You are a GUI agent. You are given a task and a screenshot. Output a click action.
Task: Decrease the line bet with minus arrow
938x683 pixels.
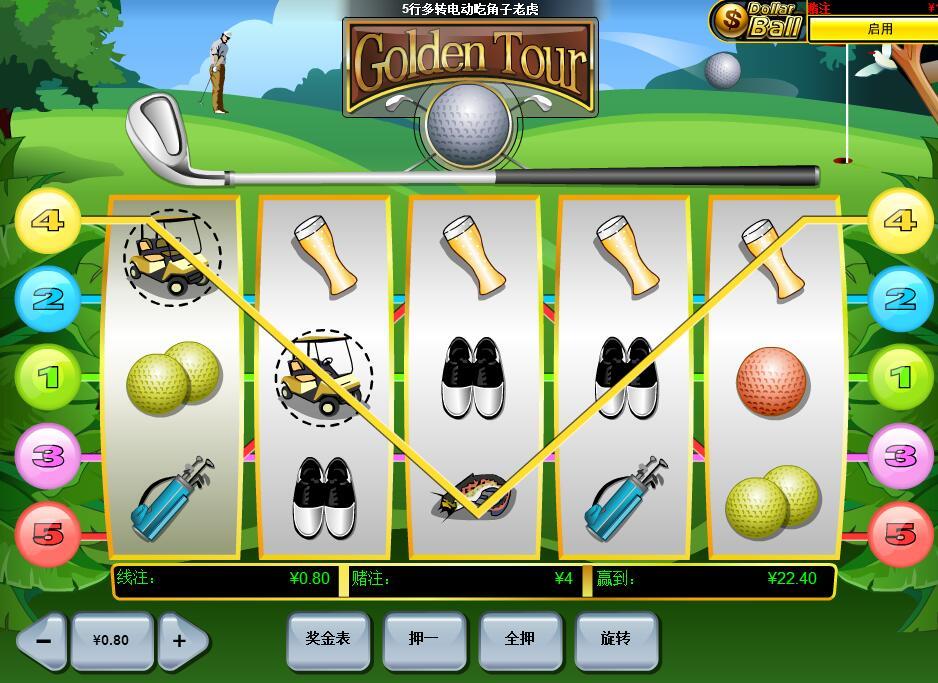(x=42, y=640)
